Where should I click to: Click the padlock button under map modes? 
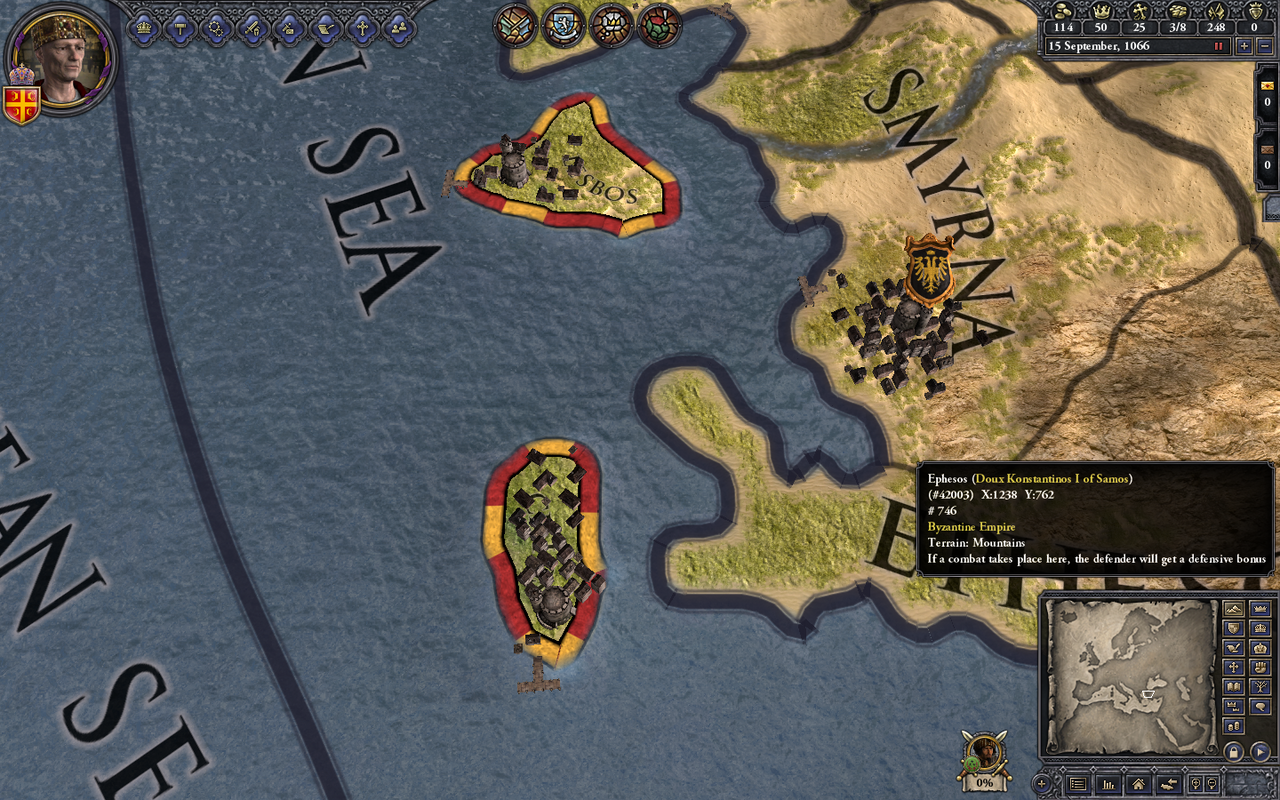1234,751
